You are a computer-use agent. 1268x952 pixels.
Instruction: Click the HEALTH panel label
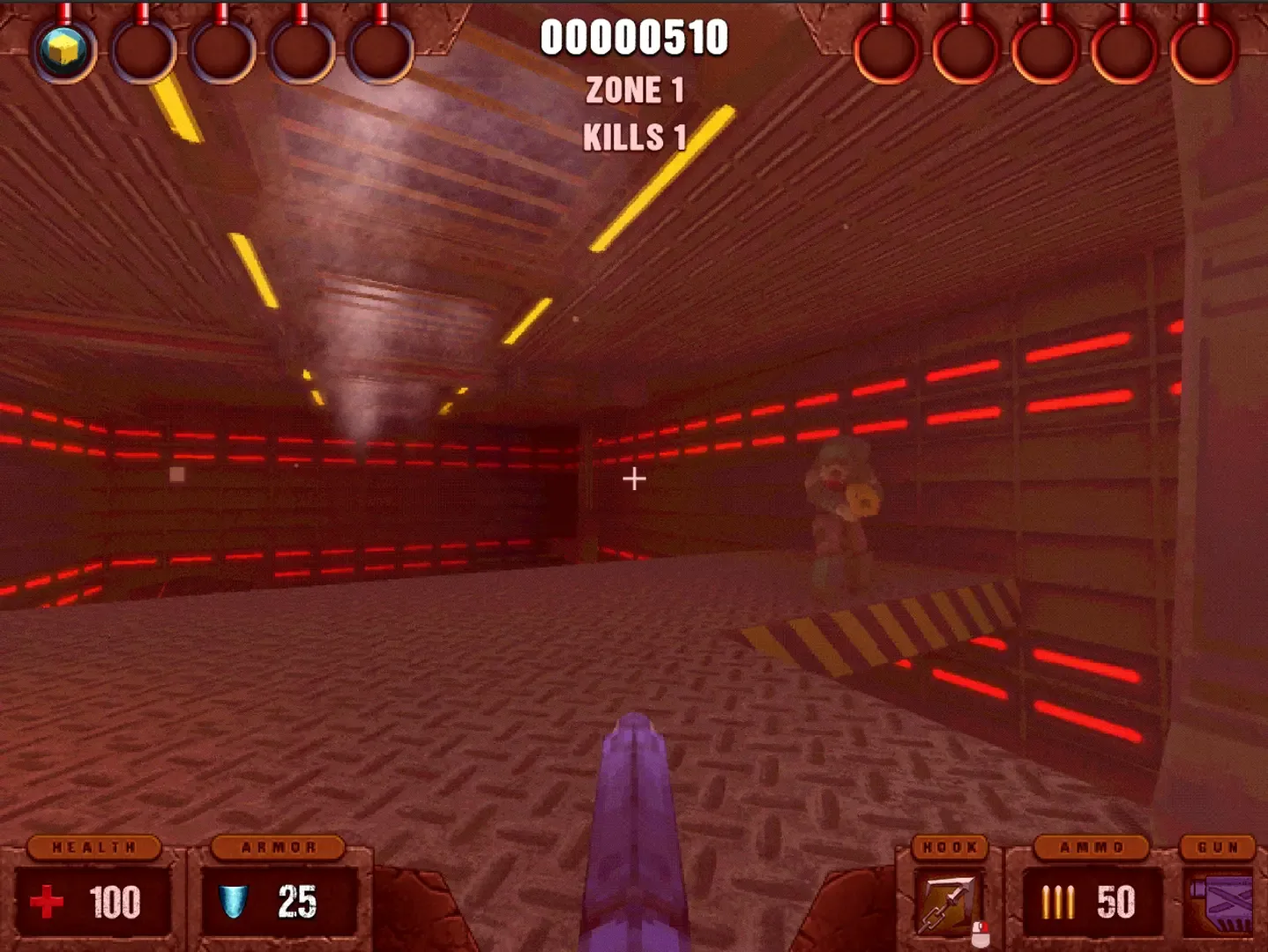[x=93, y=846]
